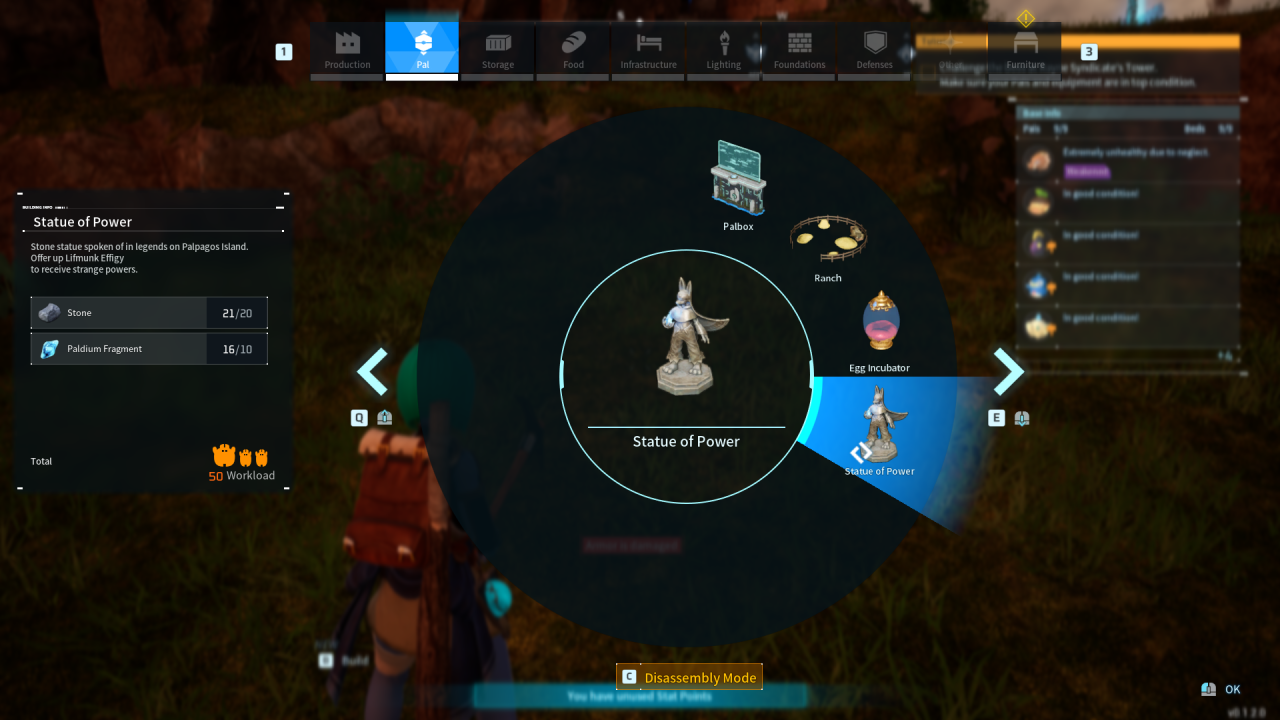Open the Food buildings category

tap(572, 50)
